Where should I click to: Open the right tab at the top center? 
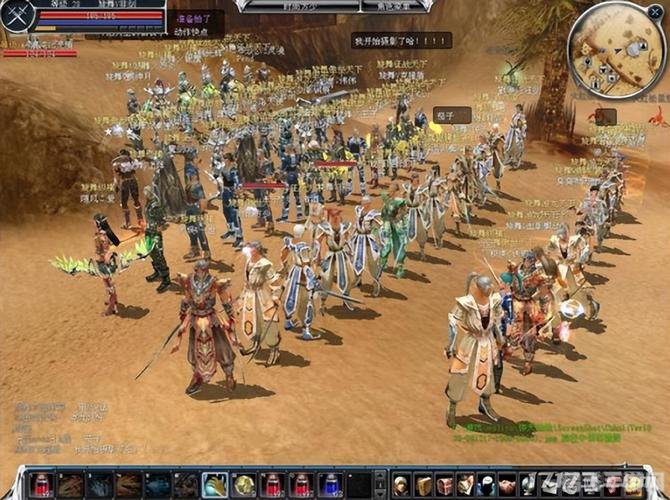coord(386,5)
